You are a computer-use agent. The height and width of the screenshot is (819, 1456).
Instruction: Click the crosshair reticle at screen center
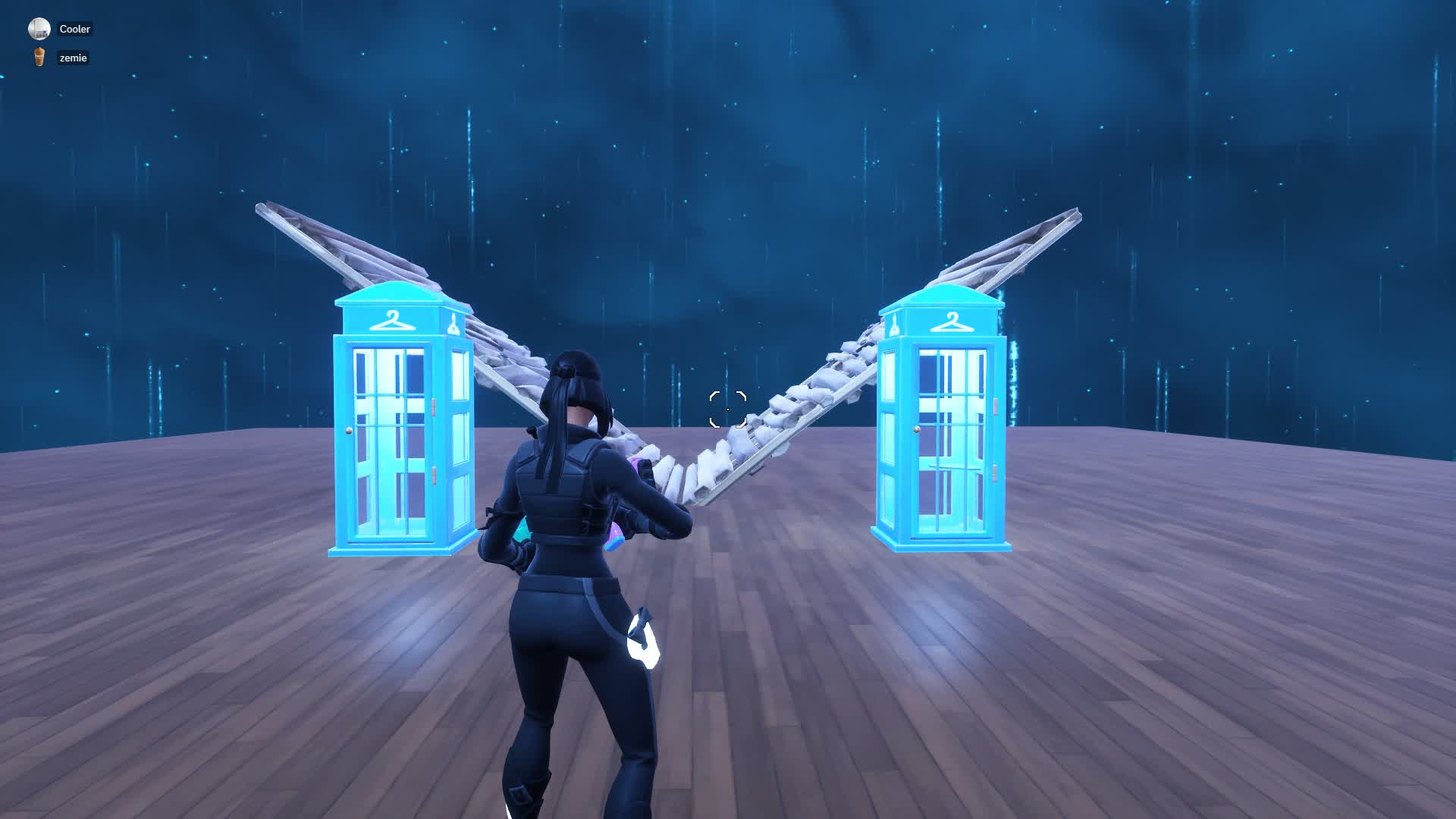coord(727,409)
